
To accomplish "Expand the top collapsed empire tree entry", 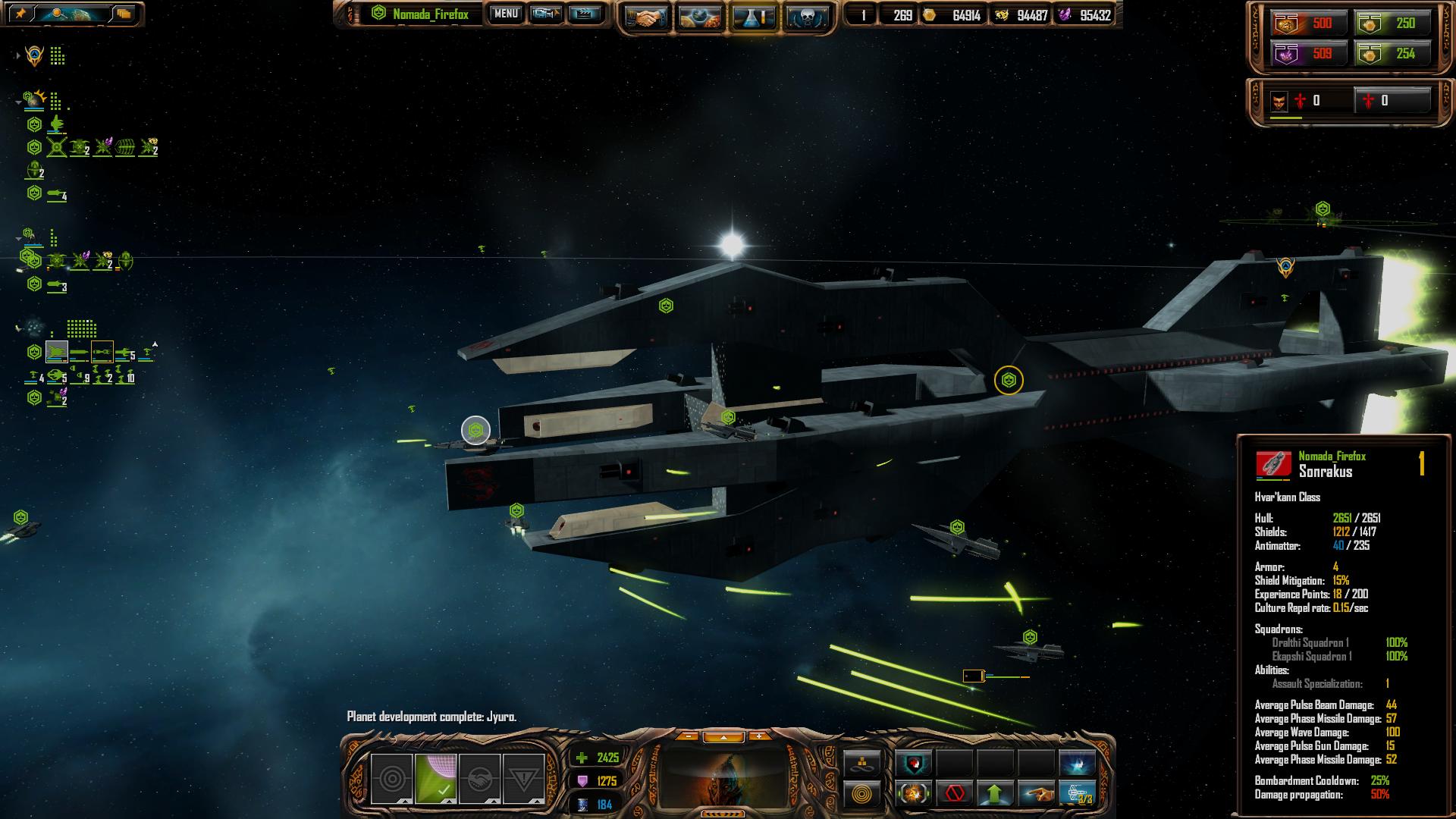I will pos(17,56).
